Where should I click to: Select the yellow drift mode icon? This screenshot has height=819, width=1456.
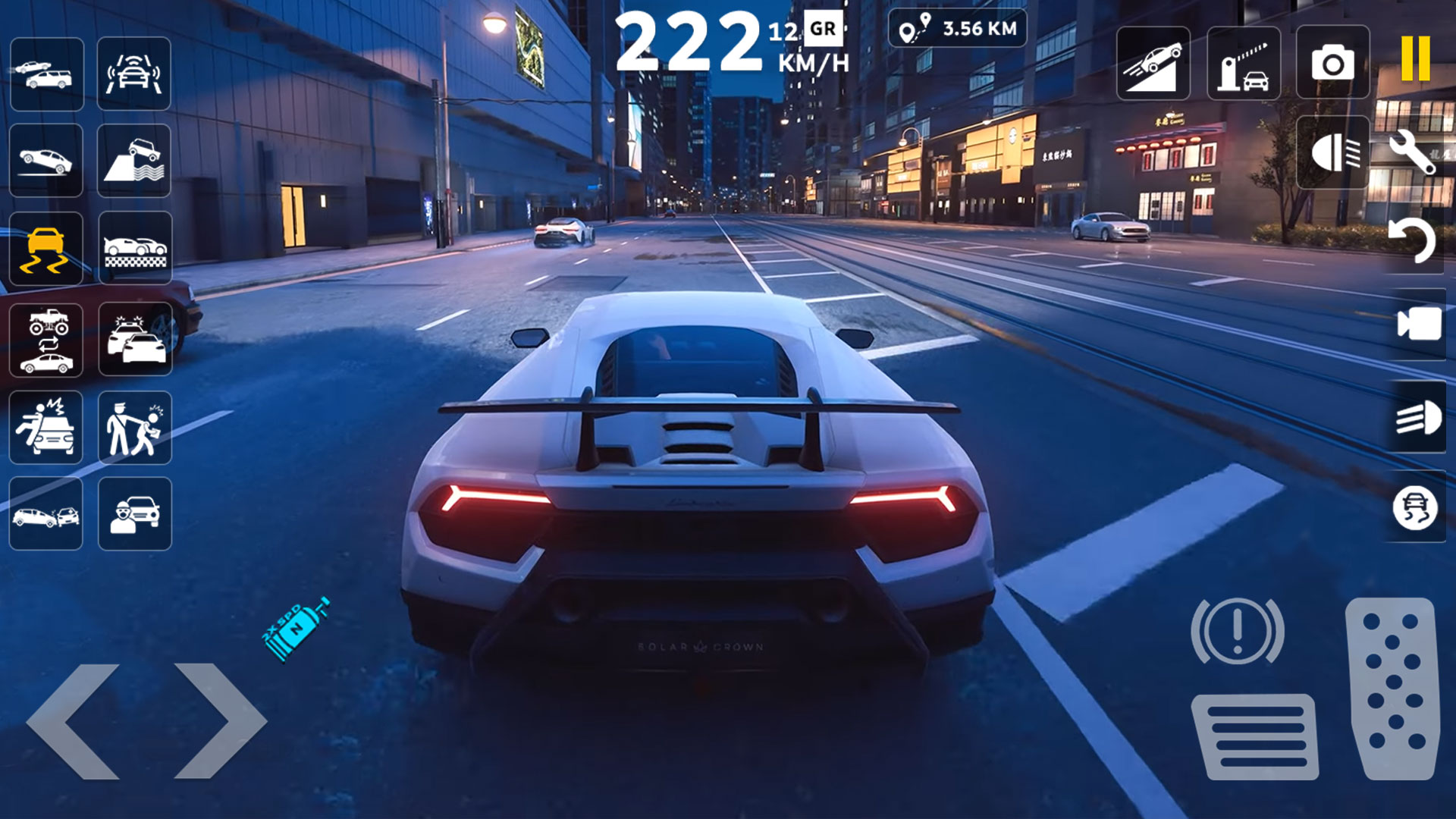click(x=45, y=249)
